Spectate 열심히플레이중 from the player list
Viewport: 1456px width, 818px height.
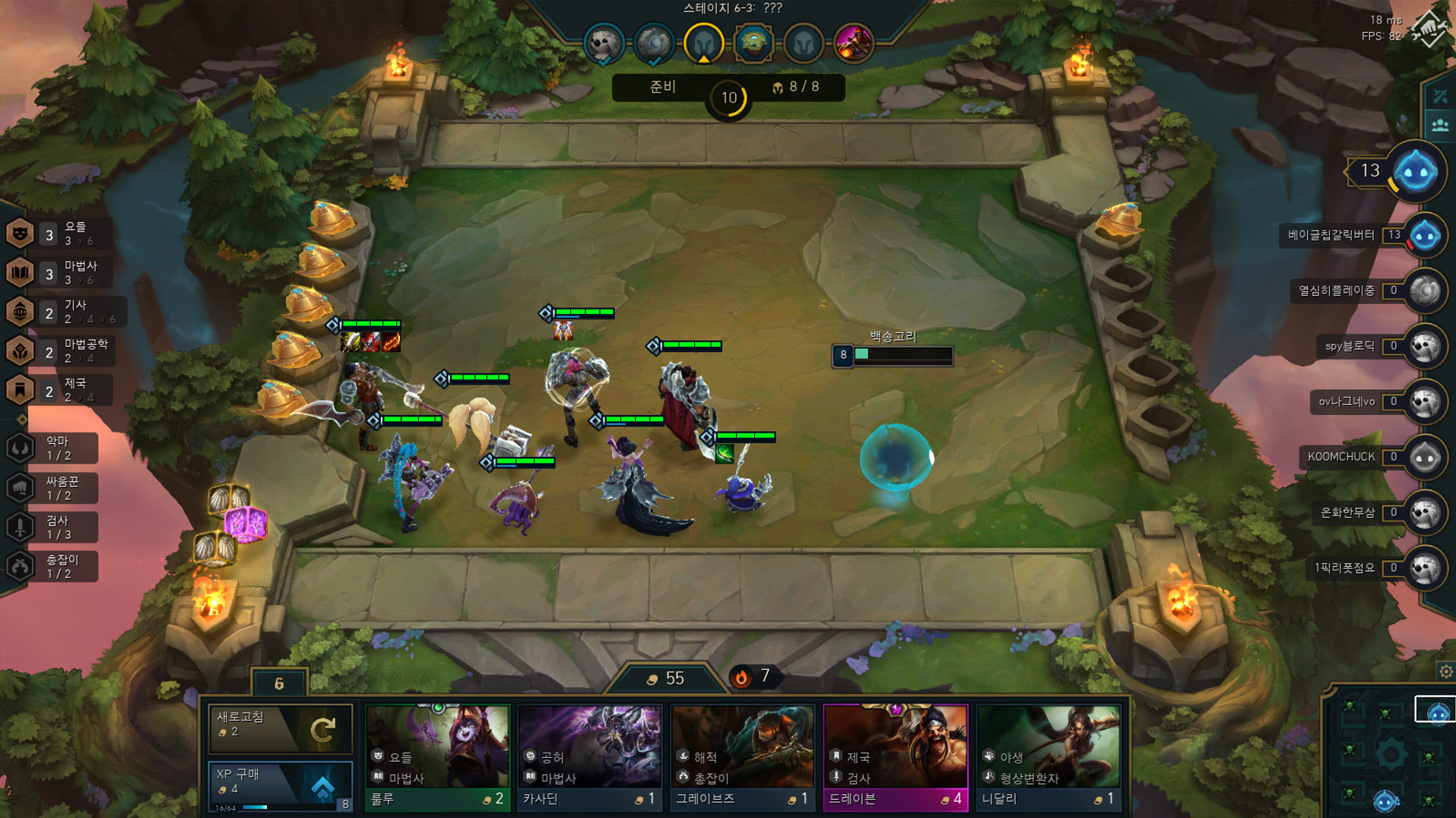point(1424,291)
